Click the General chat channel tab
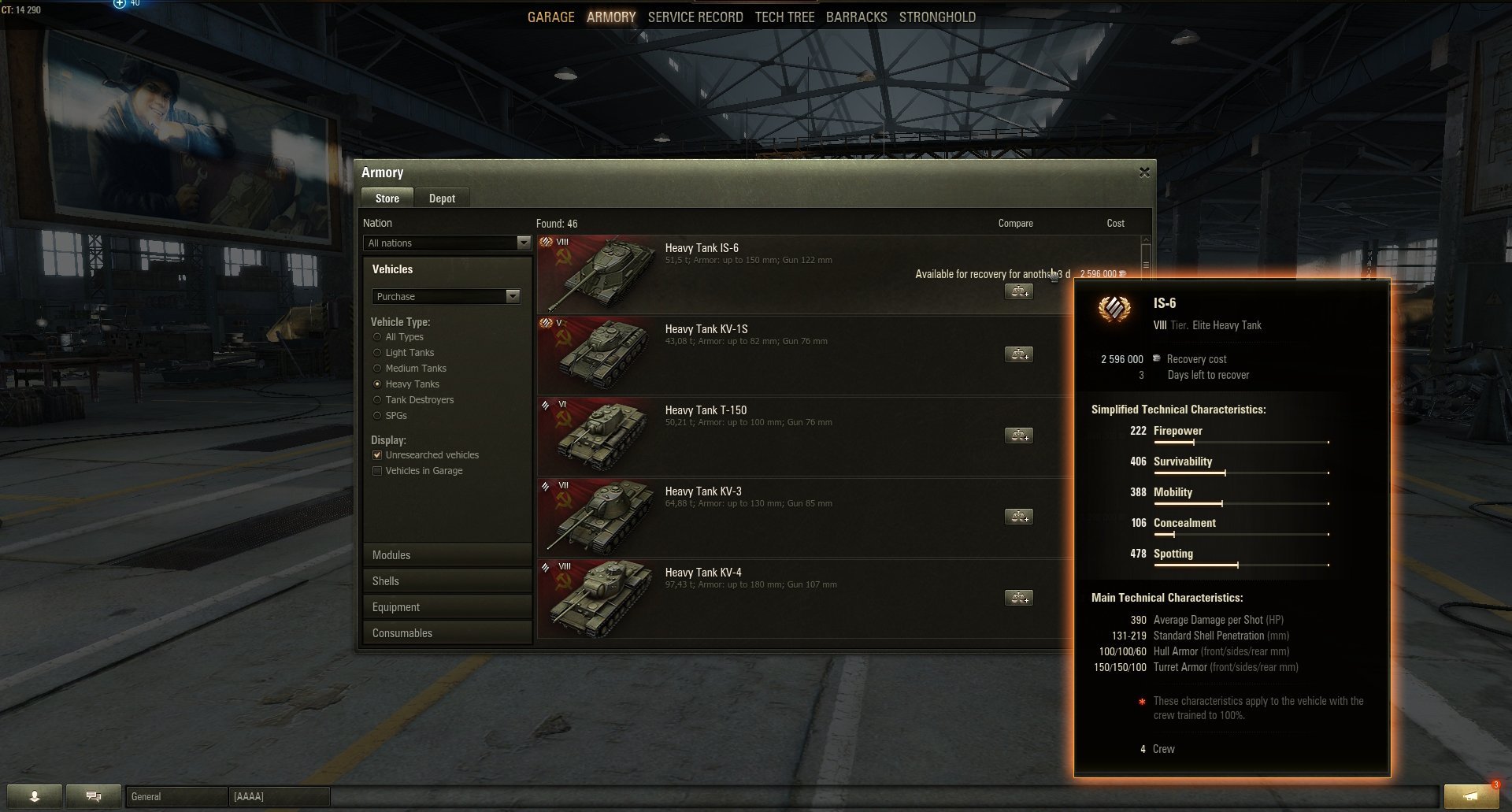This screenshot has width=1512, height=812. 176,796
